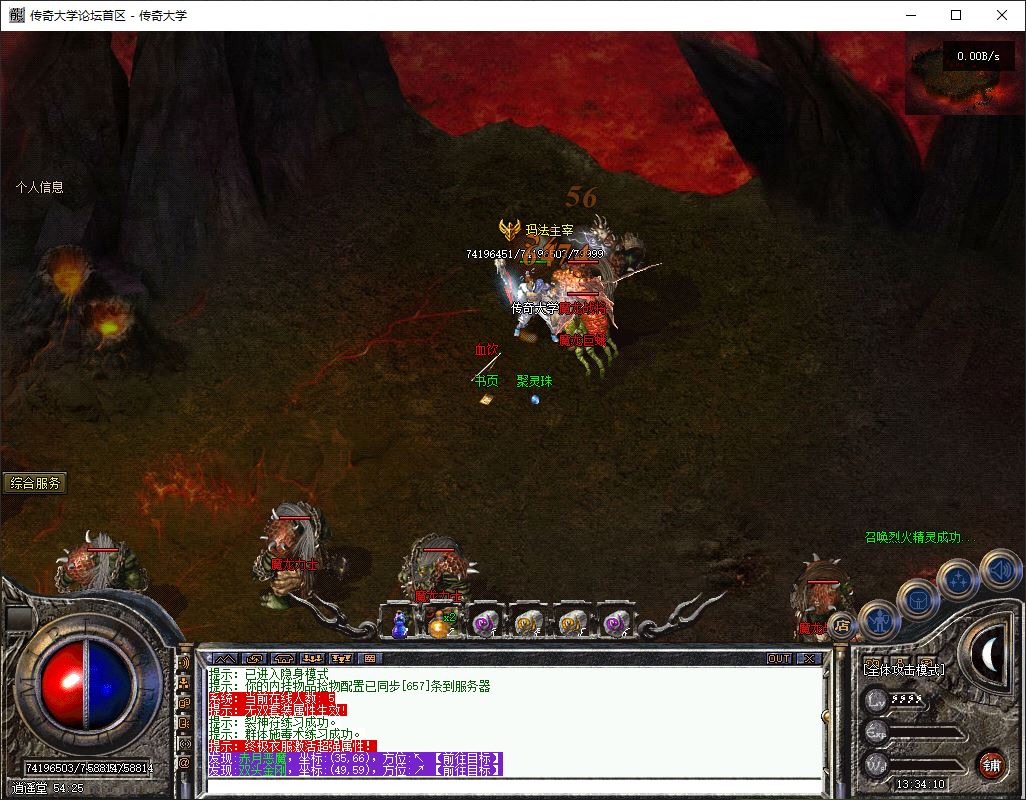Click the @ chat channel icon
Image resolution: width=1026 pixels, height=800 pixels.
[x=185, y=763]
